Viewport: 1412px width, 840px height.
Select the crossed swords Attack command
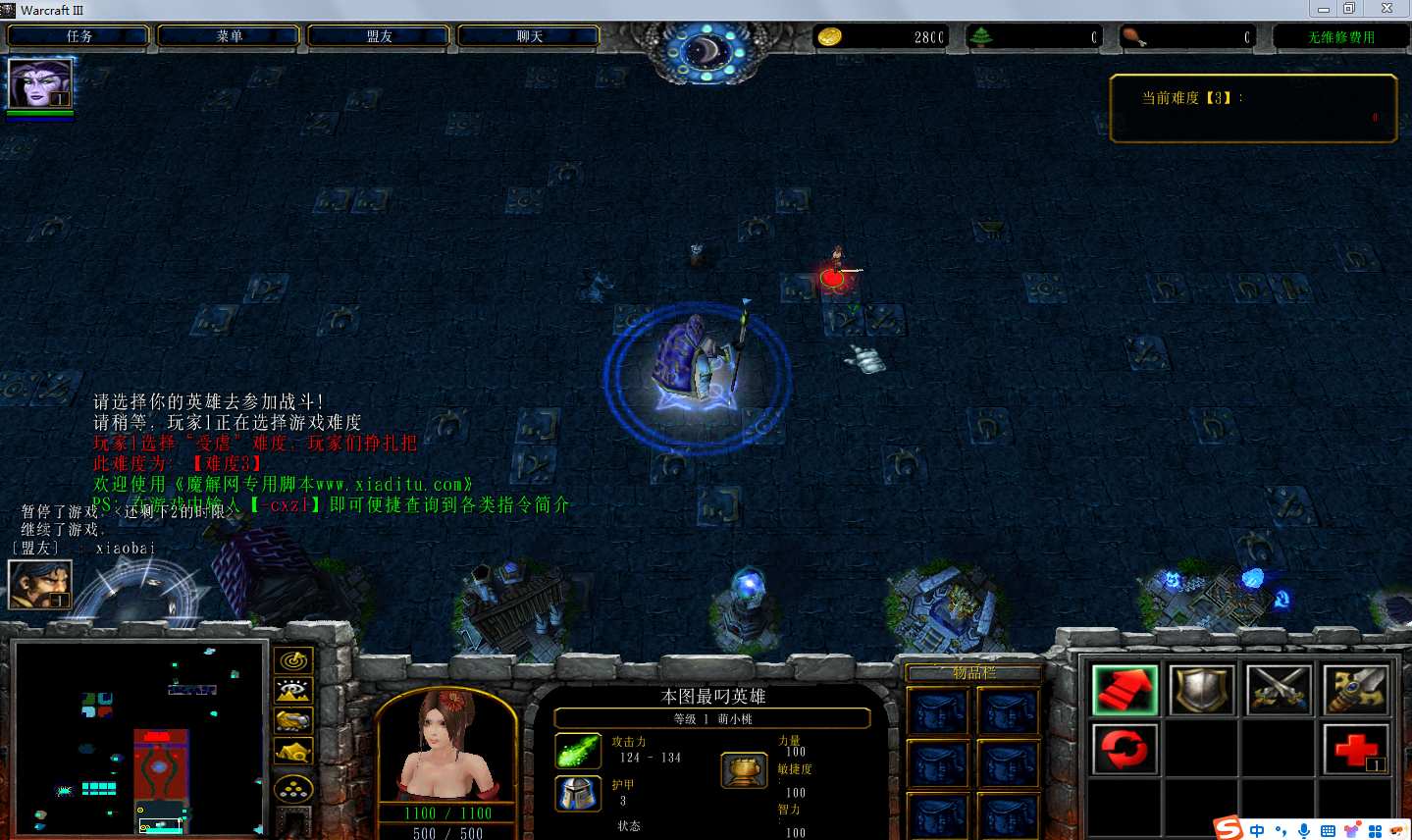1280,690
